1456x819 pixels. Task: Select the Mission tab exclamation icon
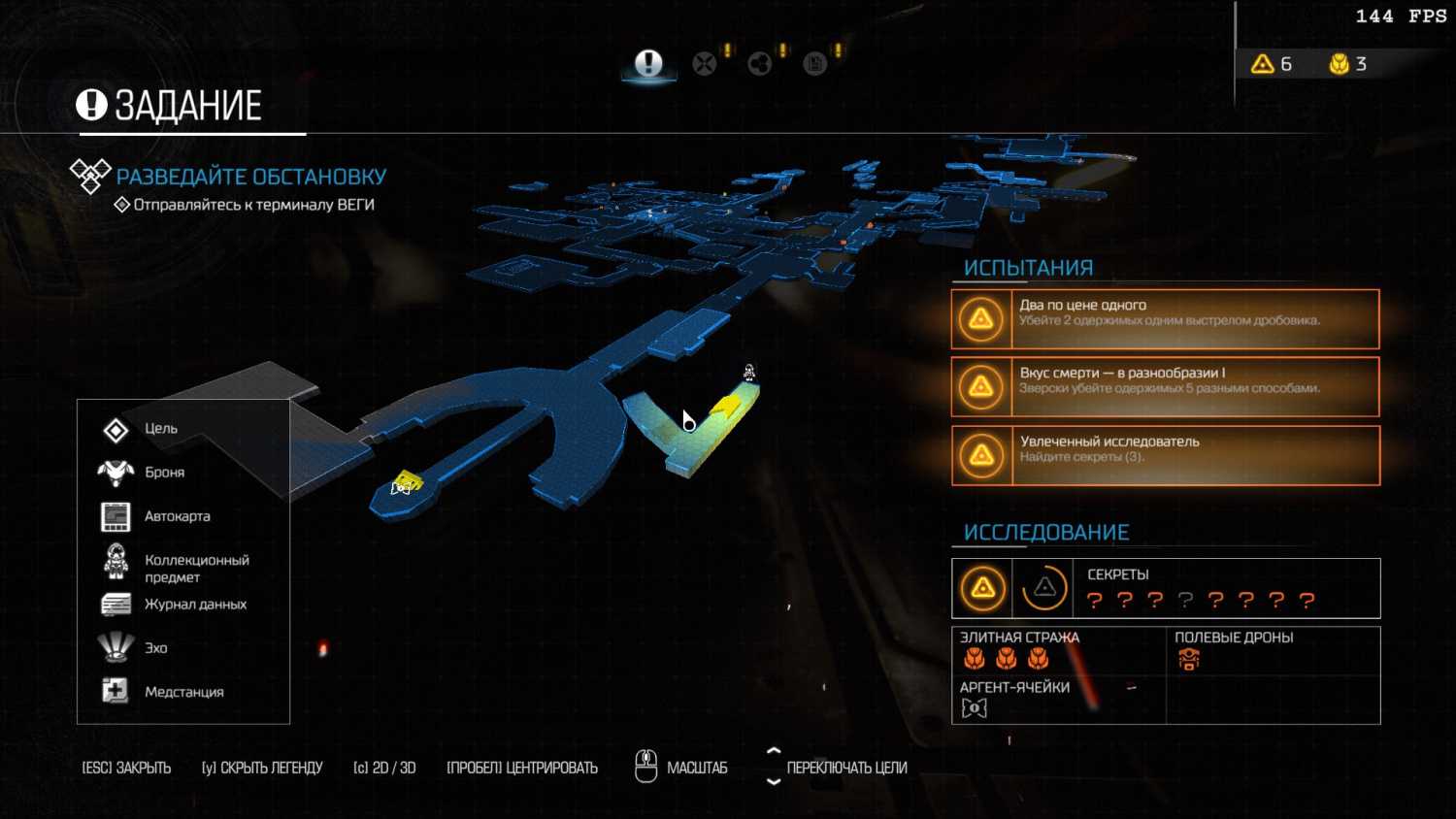pyautogui.click(x=648, y=64)
